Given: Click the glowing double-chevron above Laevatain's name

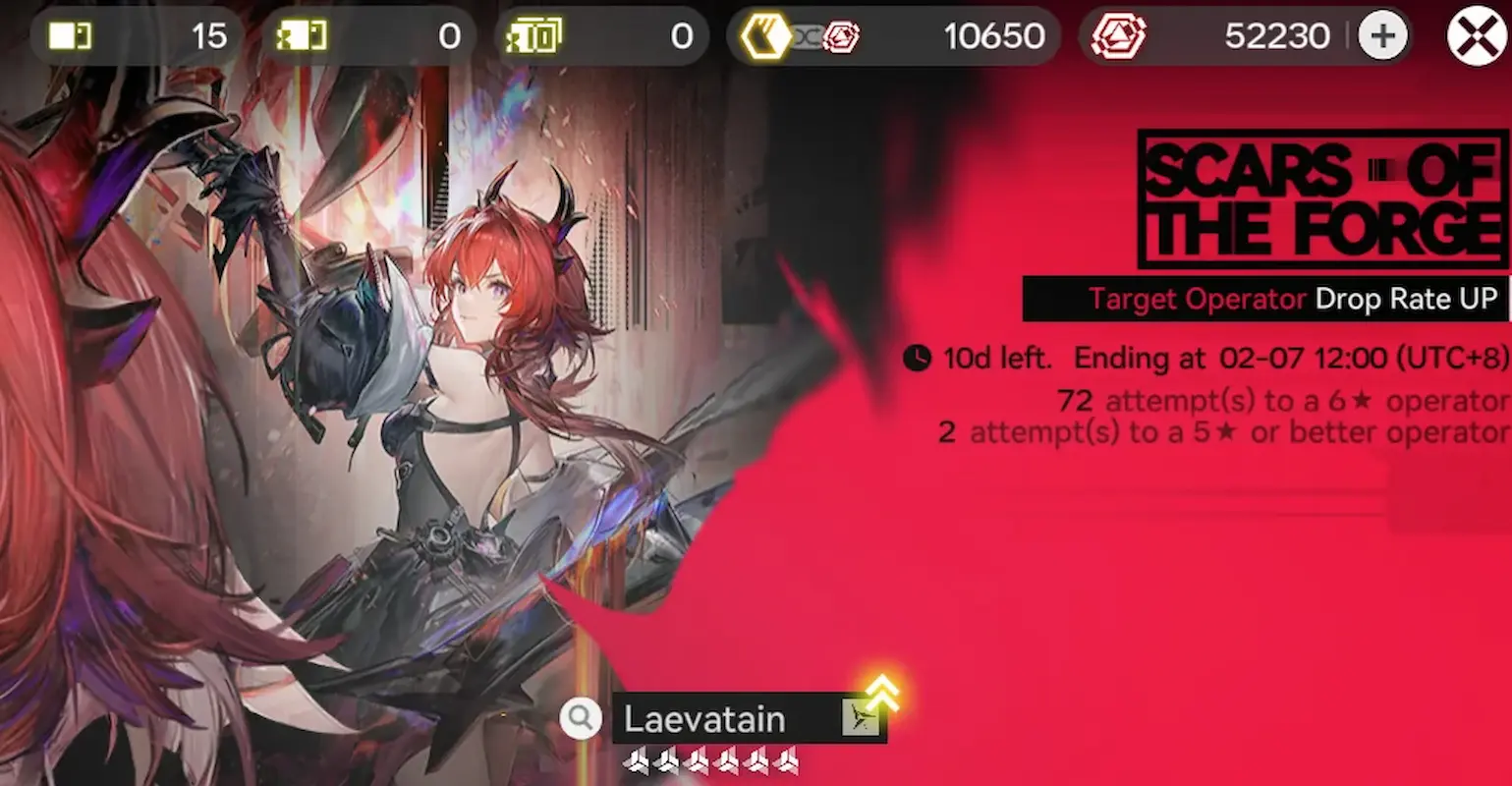Looking at the screenshot, I should click(881, 695).
